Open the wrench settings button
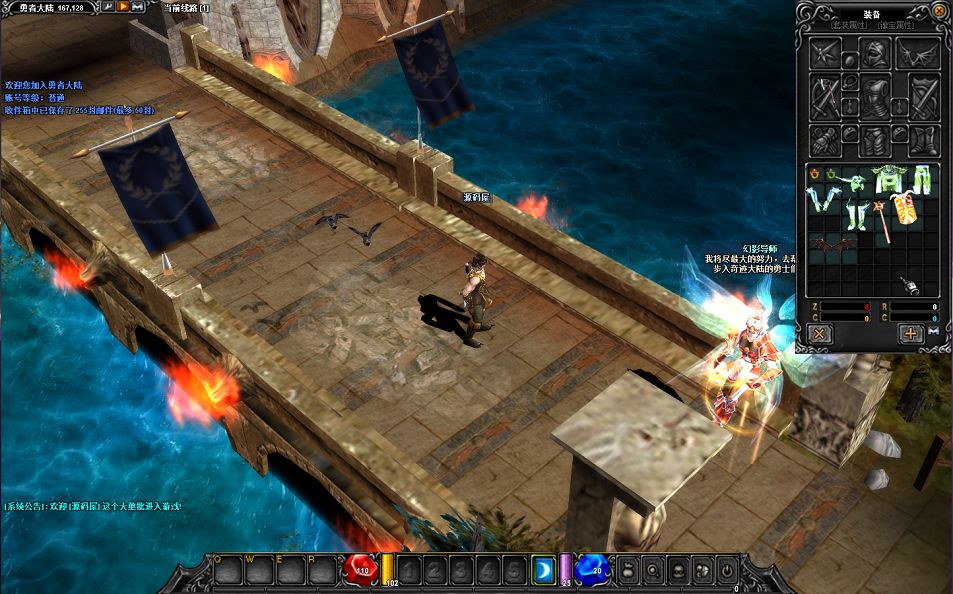Viewport: 953px width, 594px height. pyautogui.click(x=108, y=7)
